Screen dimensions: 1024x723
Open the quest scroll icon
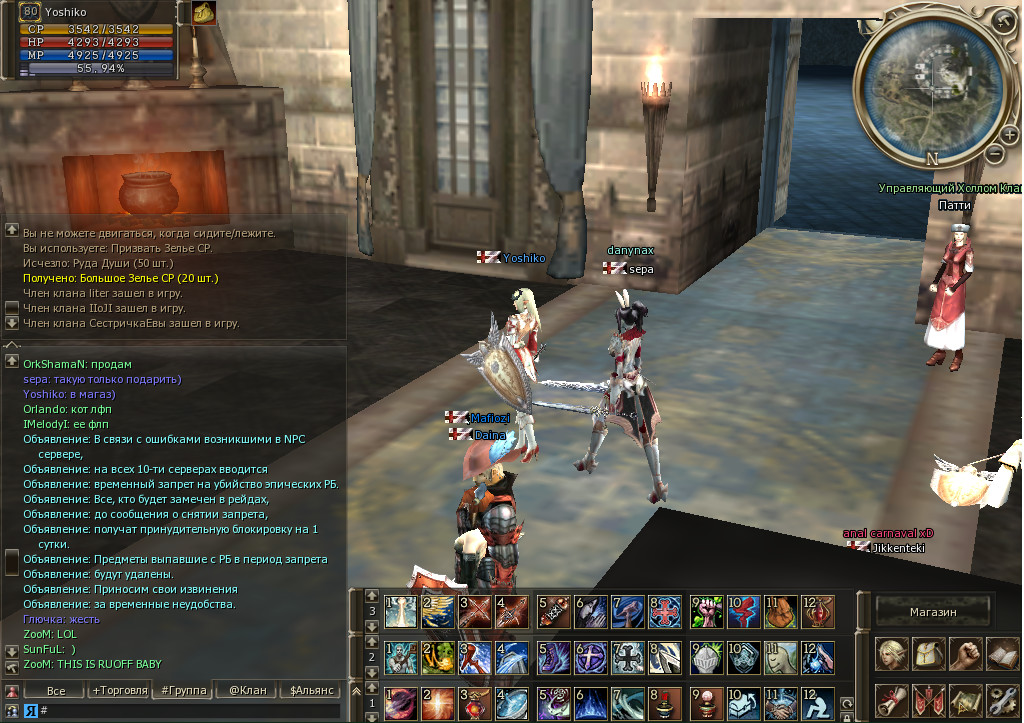click(892, 700)
